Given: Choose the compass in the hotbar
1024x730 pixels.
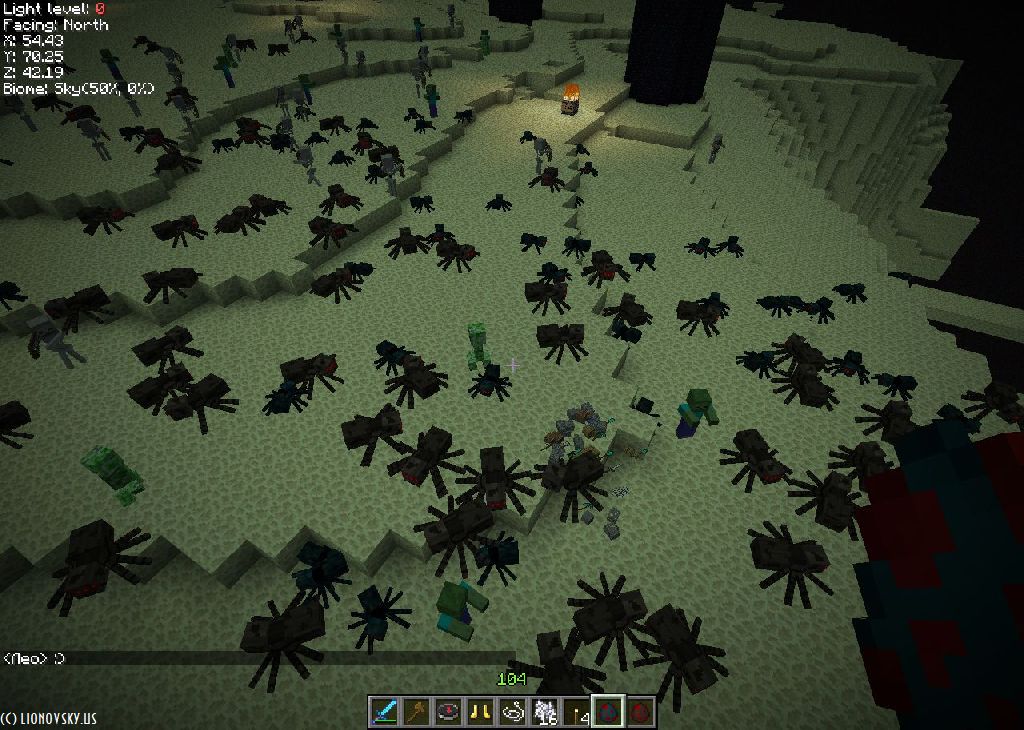Looking at the screenshot, I should pos(449,711).
